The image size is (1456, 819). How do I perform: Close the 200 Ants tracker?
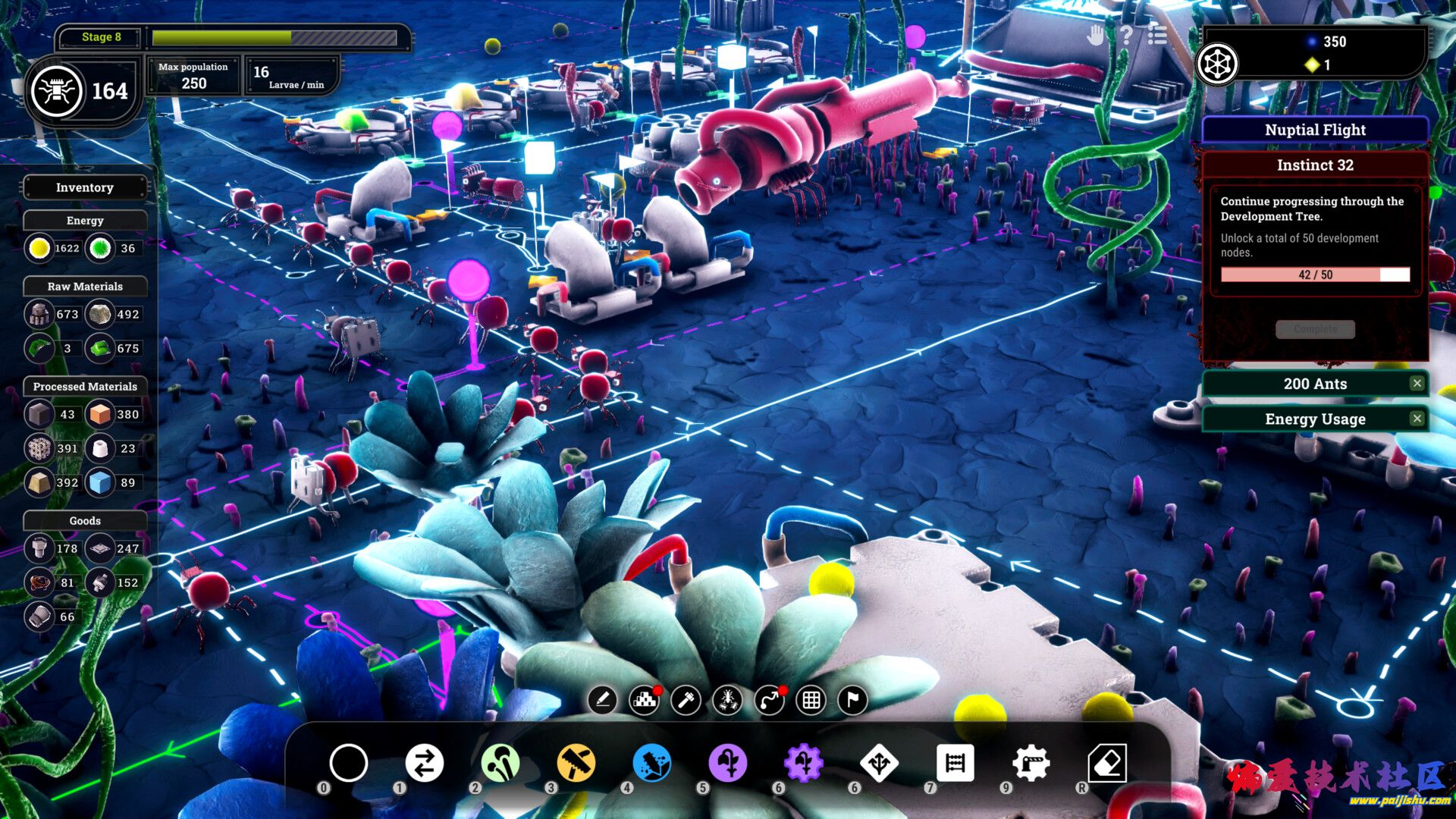(1417, 384)
